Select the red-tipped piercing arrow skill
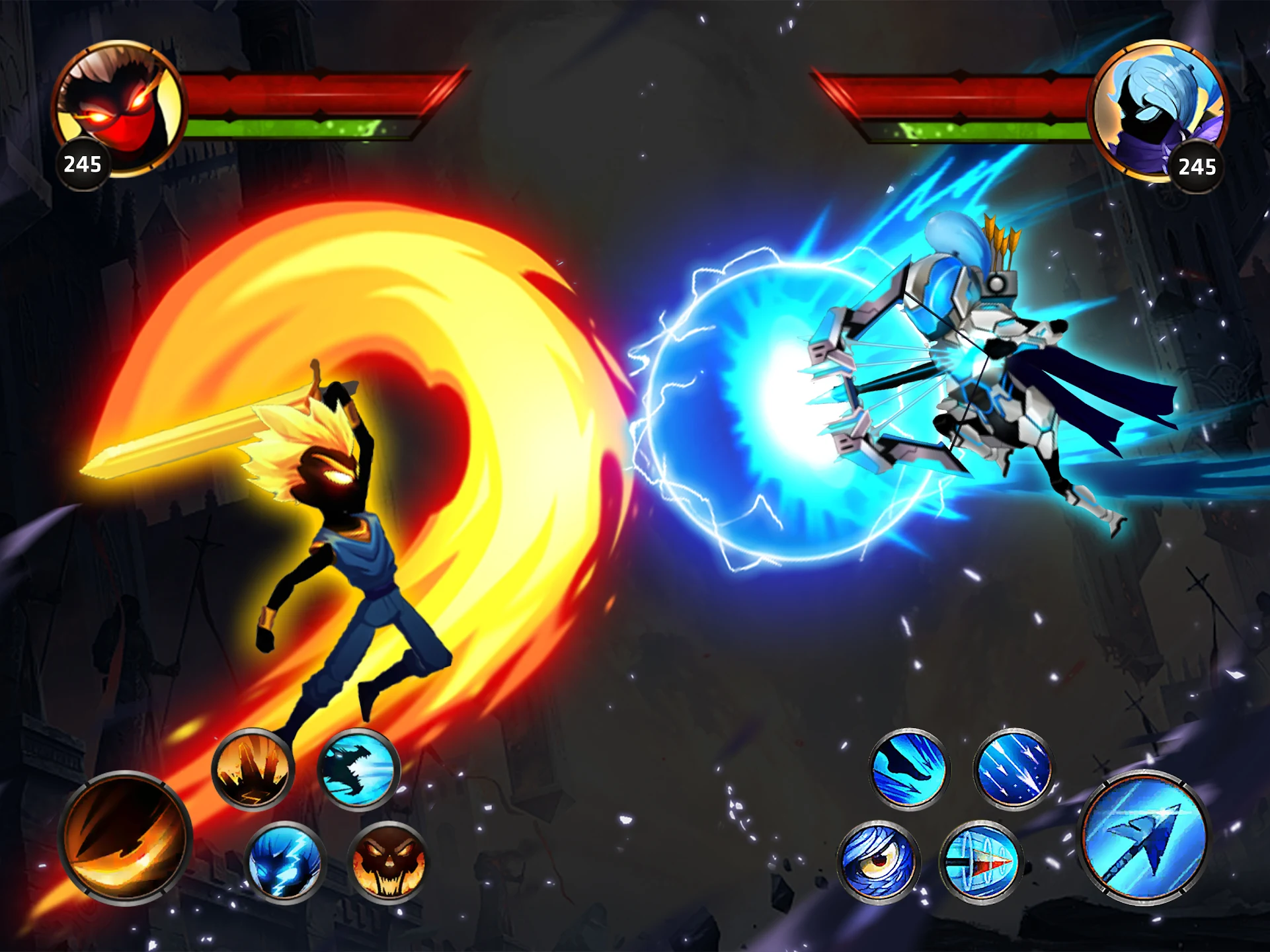 [980, 861]
